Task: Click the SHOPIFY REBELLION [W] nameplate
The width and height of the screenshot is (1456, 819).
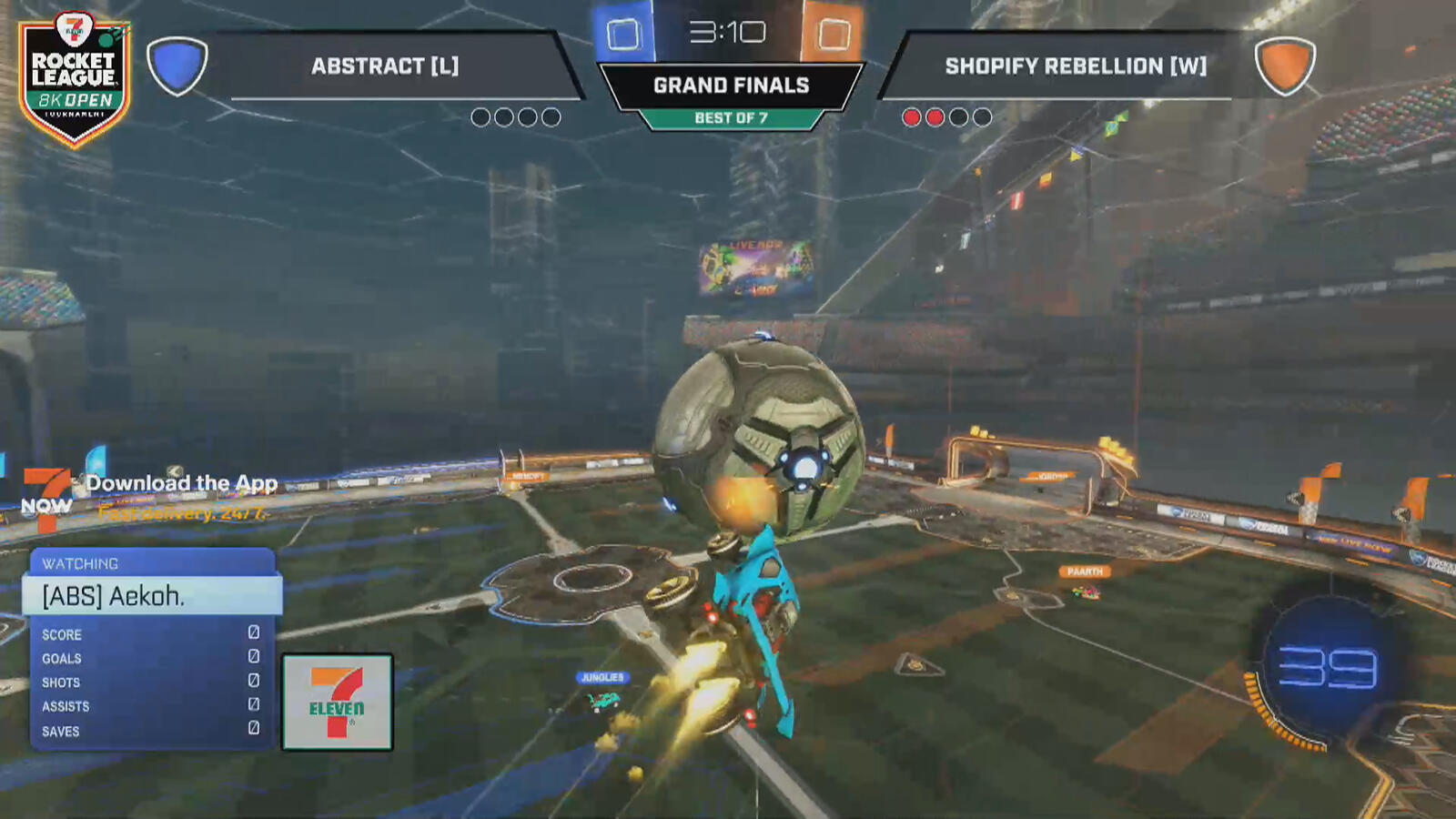Action: pos(1074,66)
